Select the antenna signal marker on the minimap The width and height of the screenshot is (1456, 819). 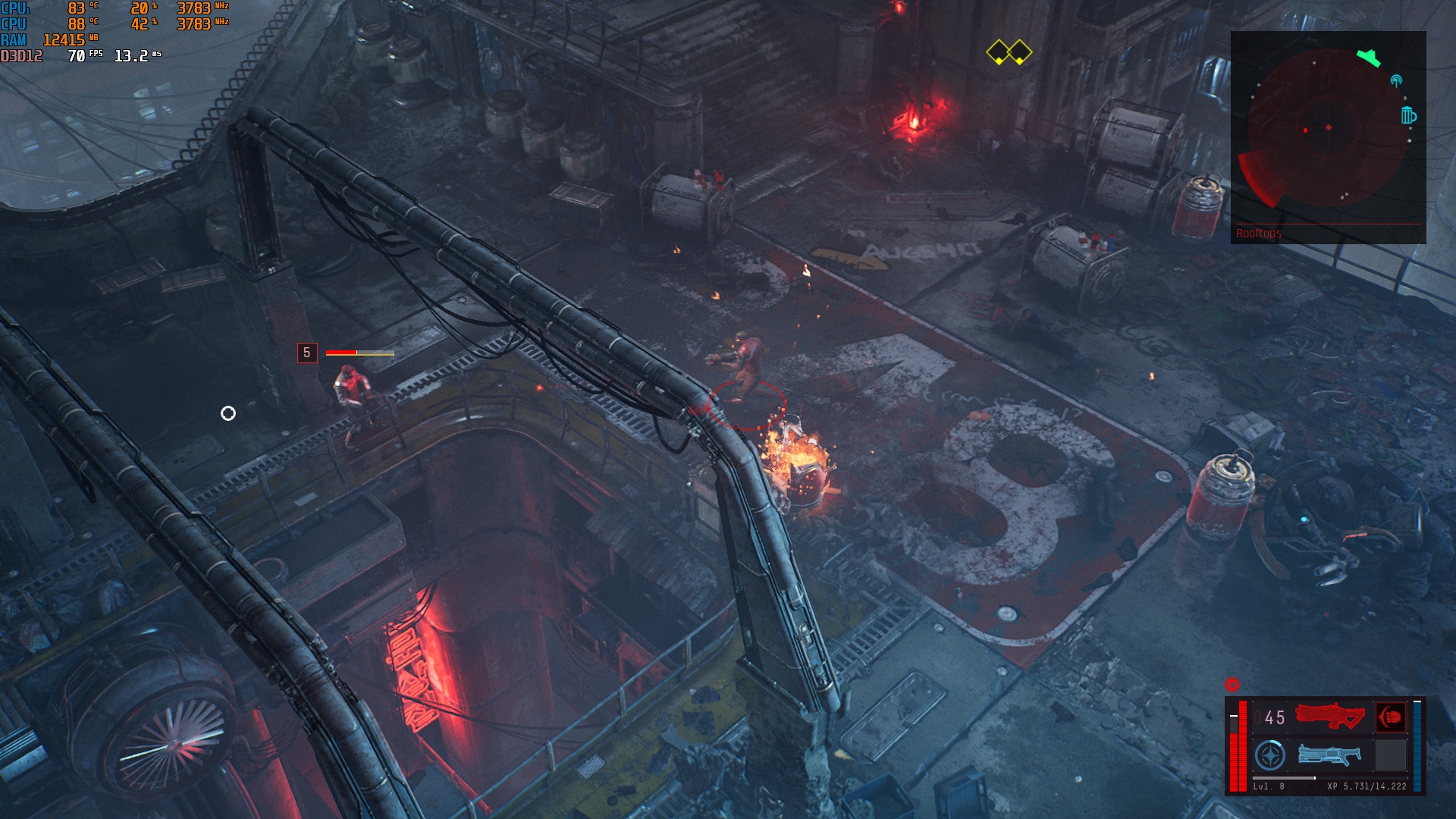tap(1396, 80)
